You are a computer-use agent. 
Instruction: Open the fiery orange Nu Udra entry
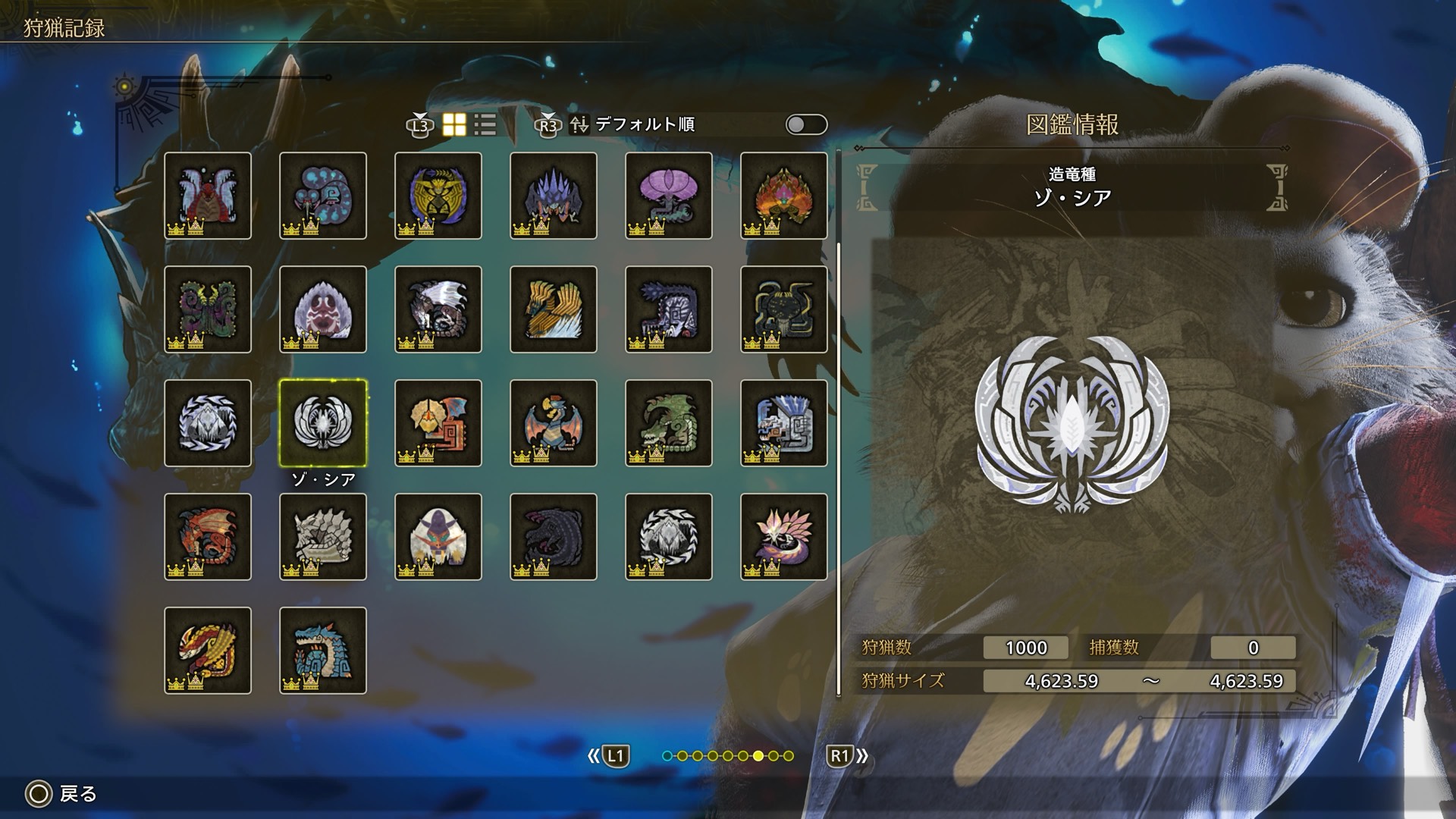[x=784, y=196]
